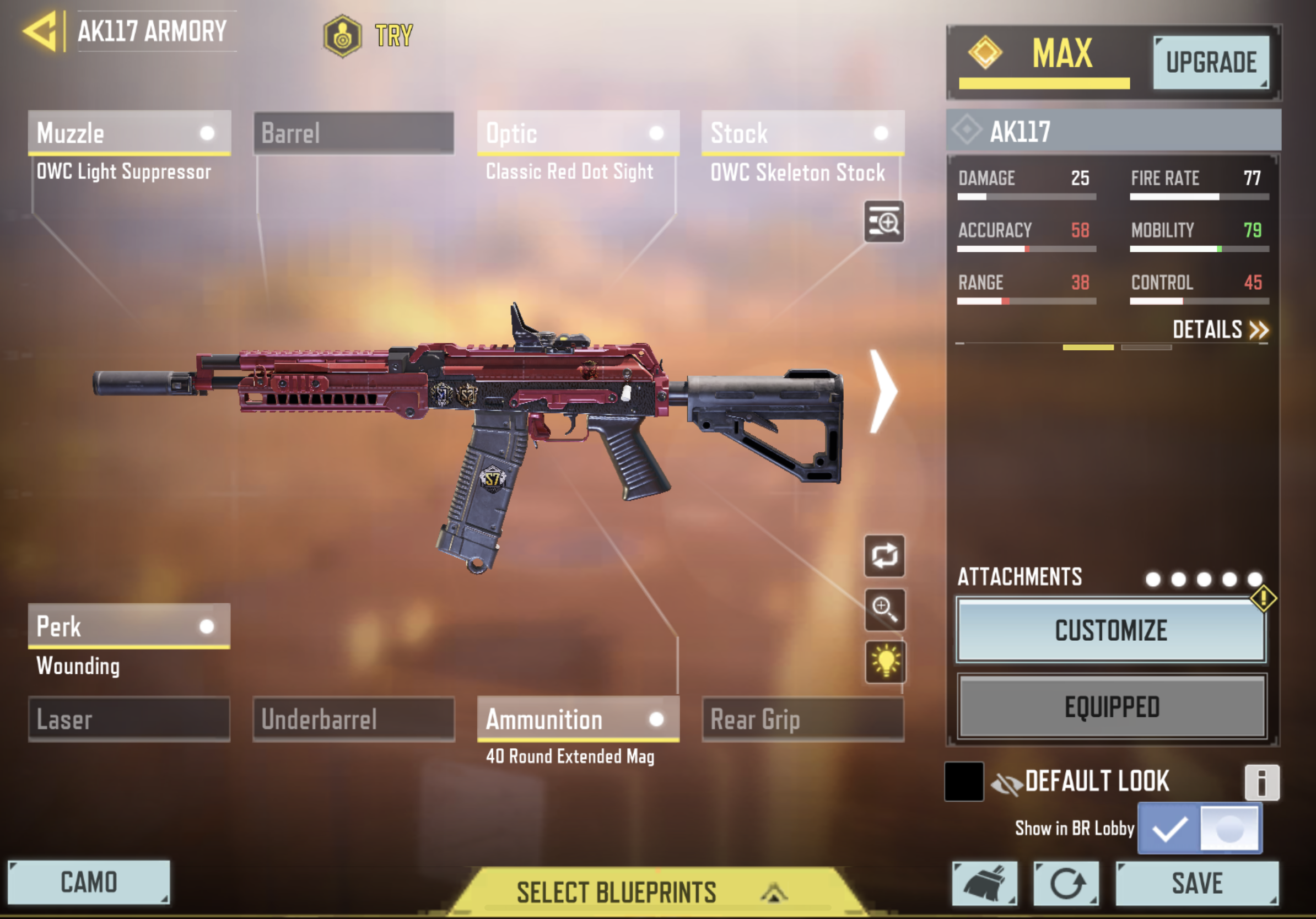This screenshot has width=1316, height=919.
Task: Show weapon stat Details
Action: 1220,330
